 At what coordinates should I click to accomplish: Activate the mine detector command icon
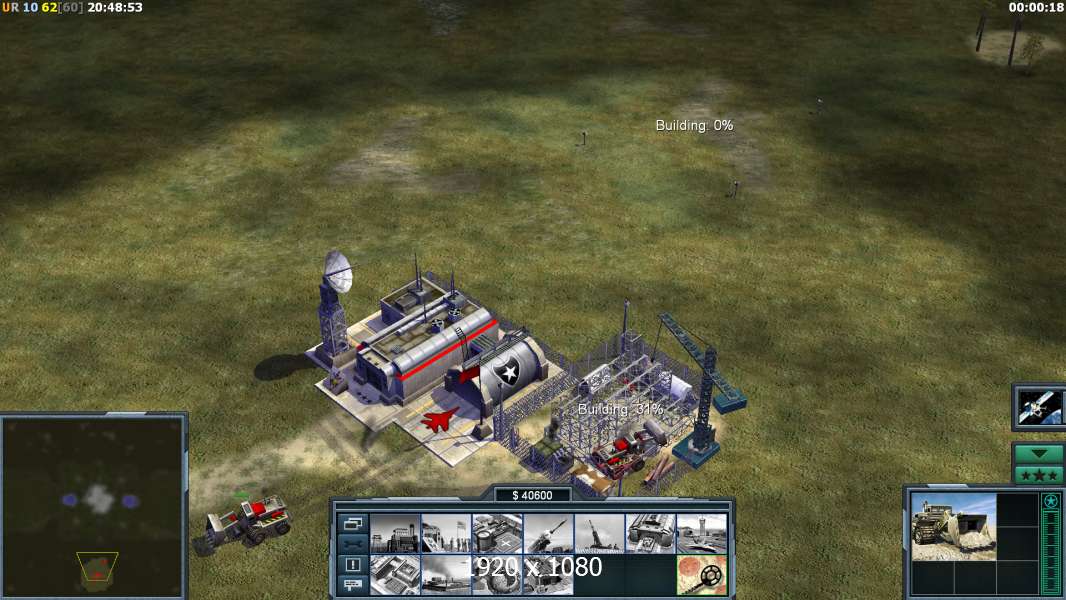(701, 574)
